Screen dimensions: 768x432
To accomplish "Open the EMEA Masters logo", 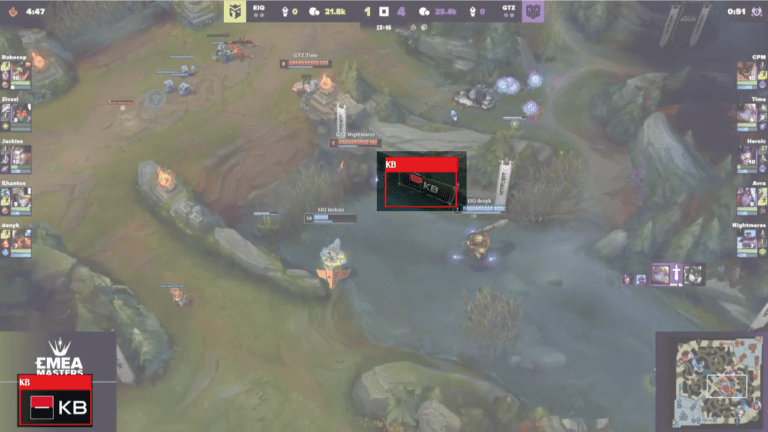I will coord(58,355).
